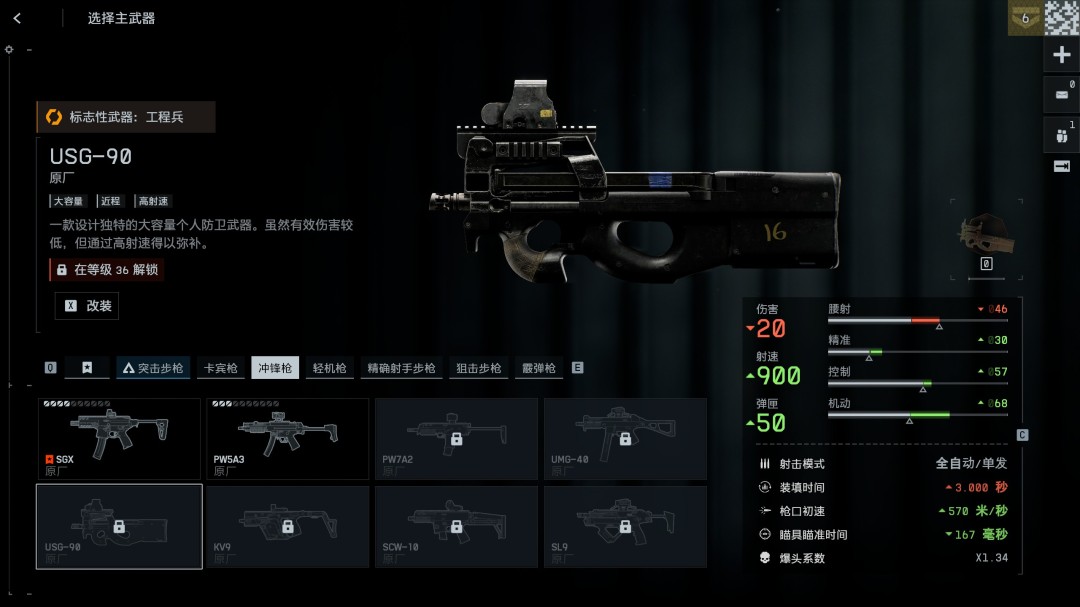Viewport: 1080px width, 607px height.
Task: Select the locked SCW-10 tile
Action: pos(456,526)
